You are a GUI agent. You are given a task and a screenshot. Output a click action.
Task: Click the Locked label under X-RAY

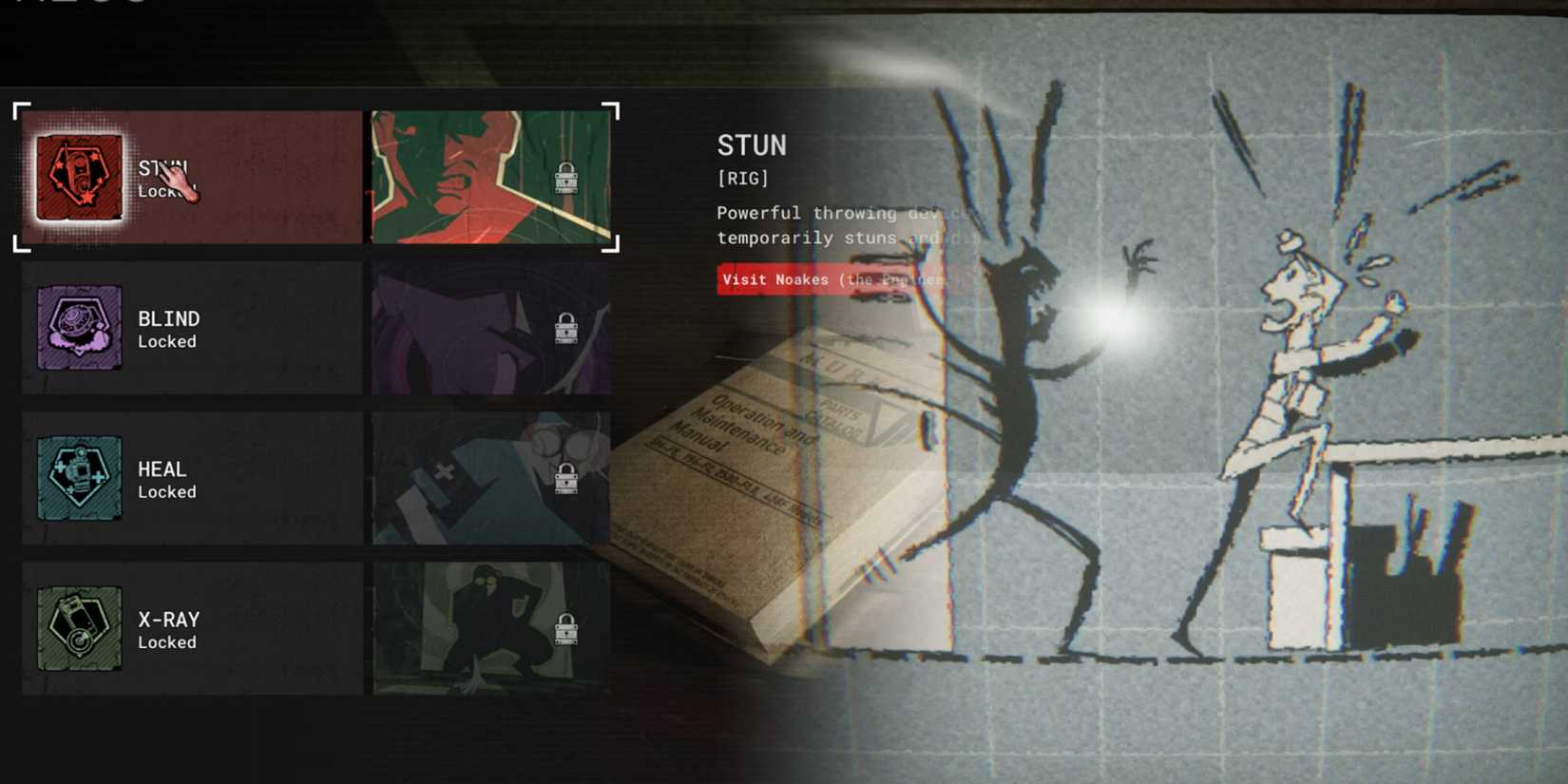pos(167,641)
